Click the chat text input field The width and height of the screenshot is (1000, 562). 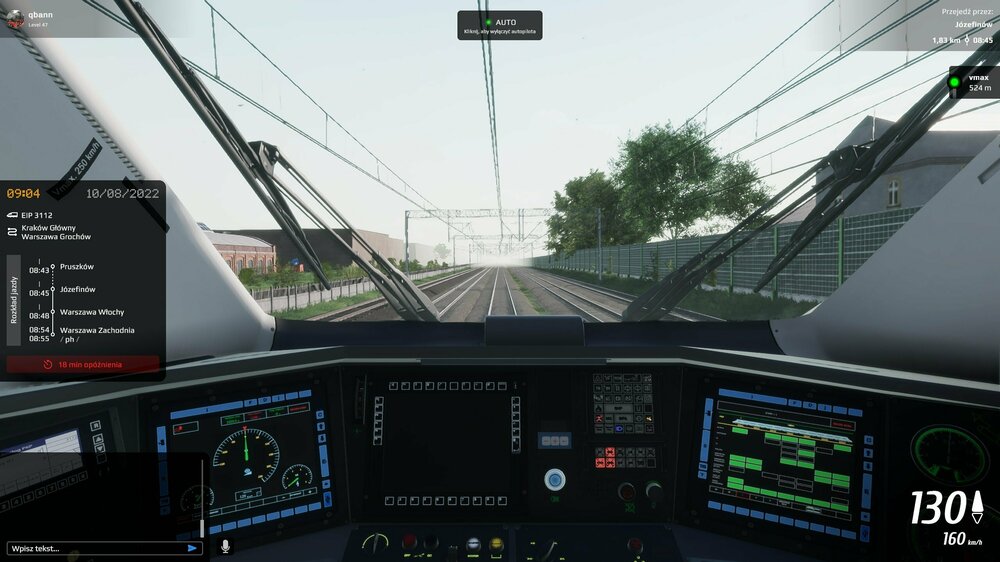(x=95, y=548)
